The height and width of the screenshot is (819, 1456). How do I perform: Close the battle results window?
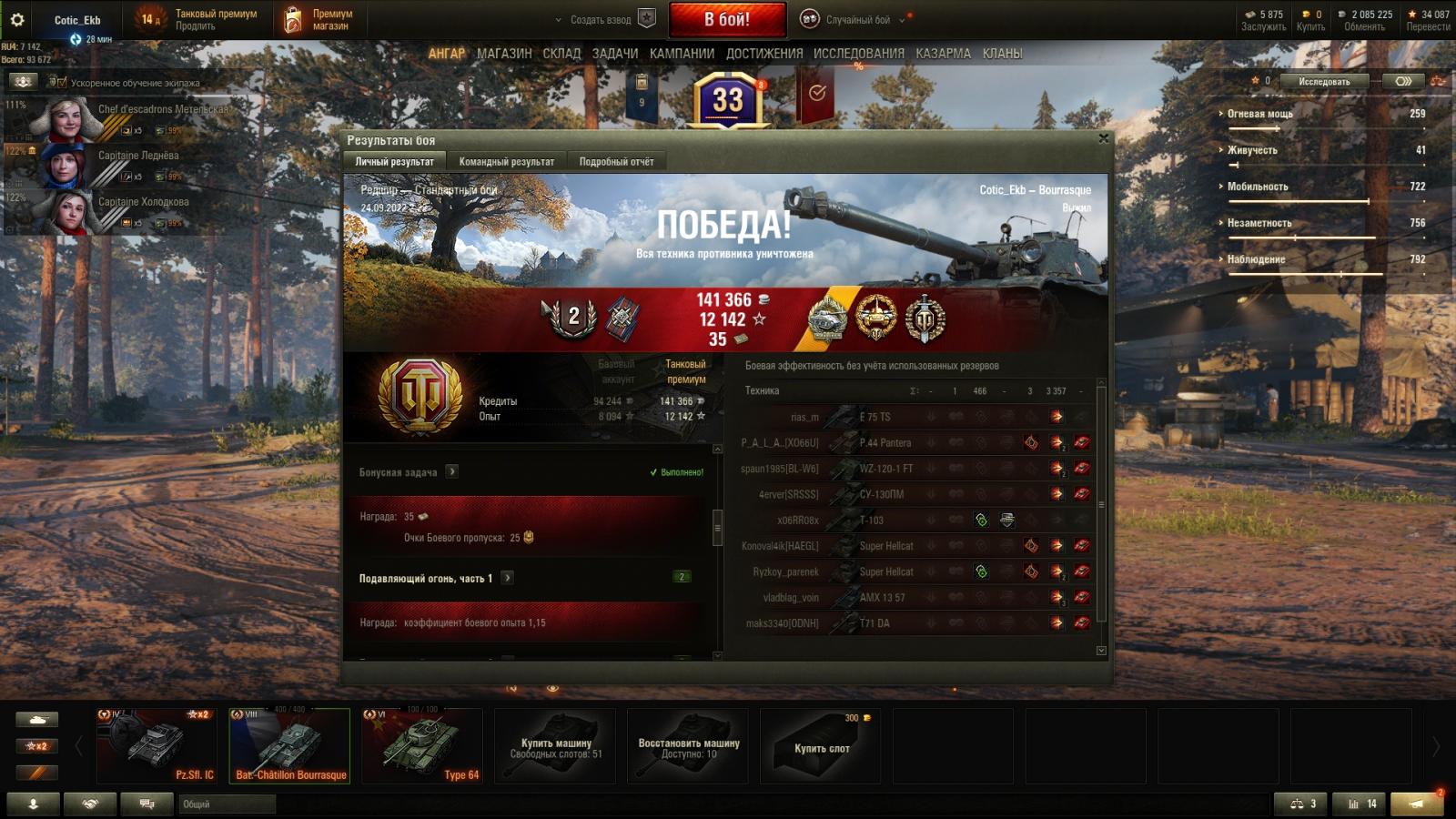click(1103, 138)
